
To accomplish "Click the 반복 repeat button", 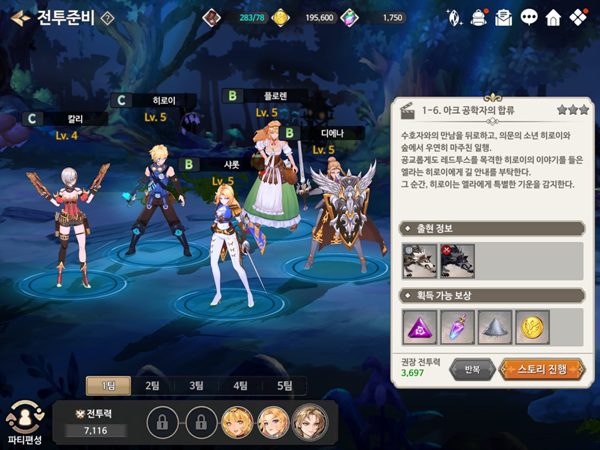I will pyautogui.click(x=472, y=368).
